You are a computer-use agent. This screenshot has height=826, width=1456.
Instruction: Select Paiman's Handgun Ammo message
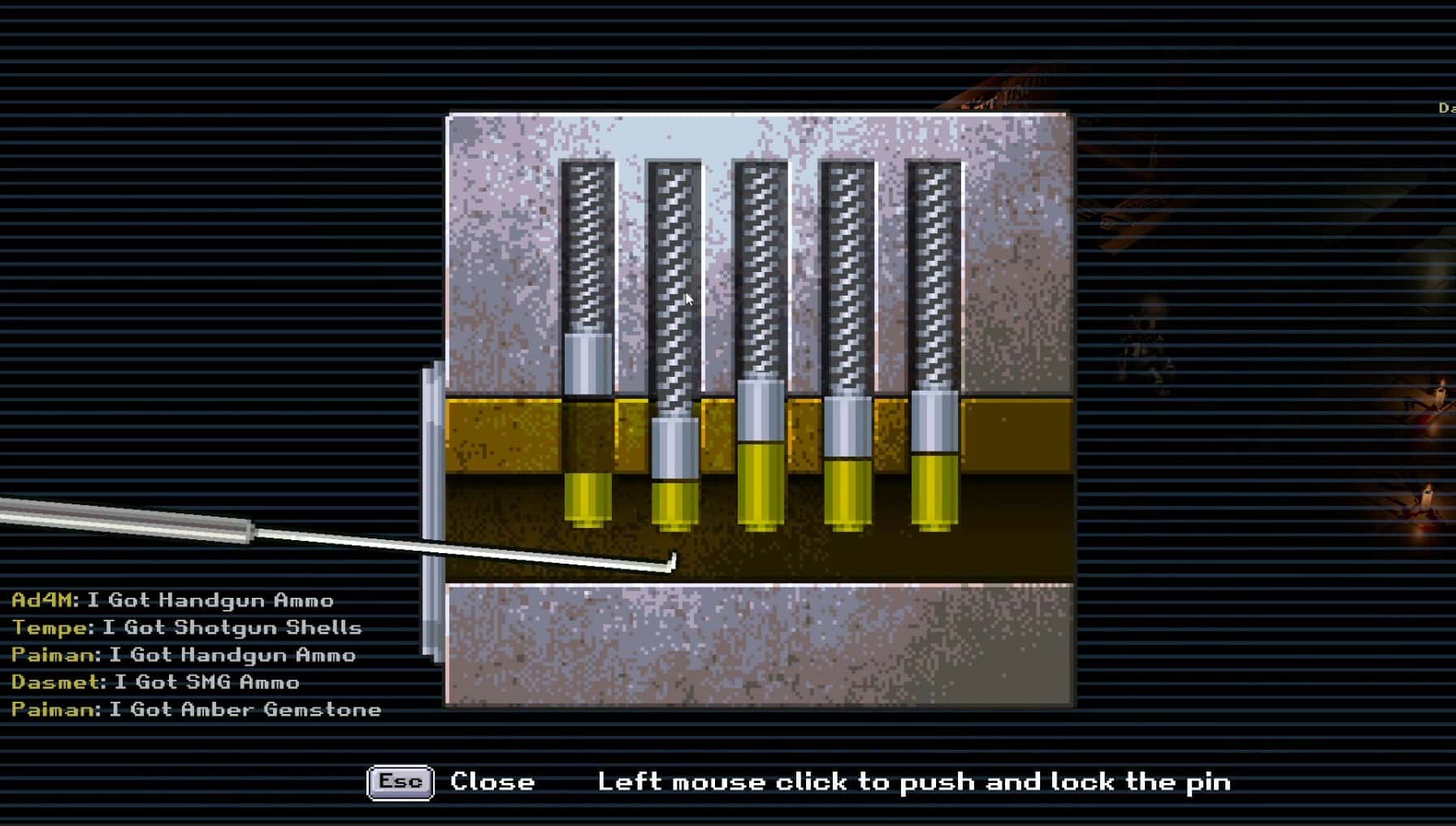[183, 655]
